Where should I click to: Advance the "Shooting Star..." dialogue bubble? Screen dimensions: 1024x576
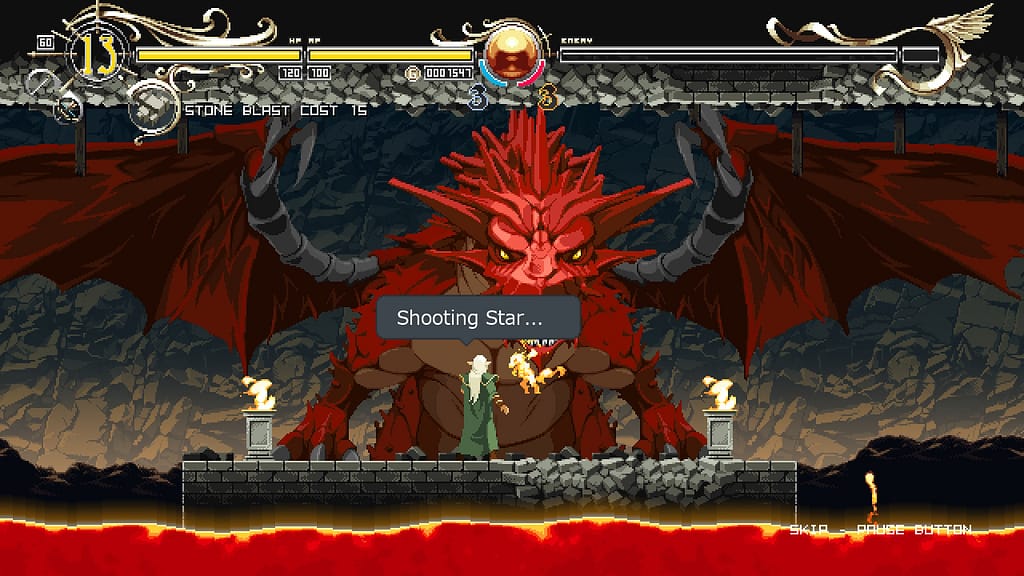click(x=478, y=319)
